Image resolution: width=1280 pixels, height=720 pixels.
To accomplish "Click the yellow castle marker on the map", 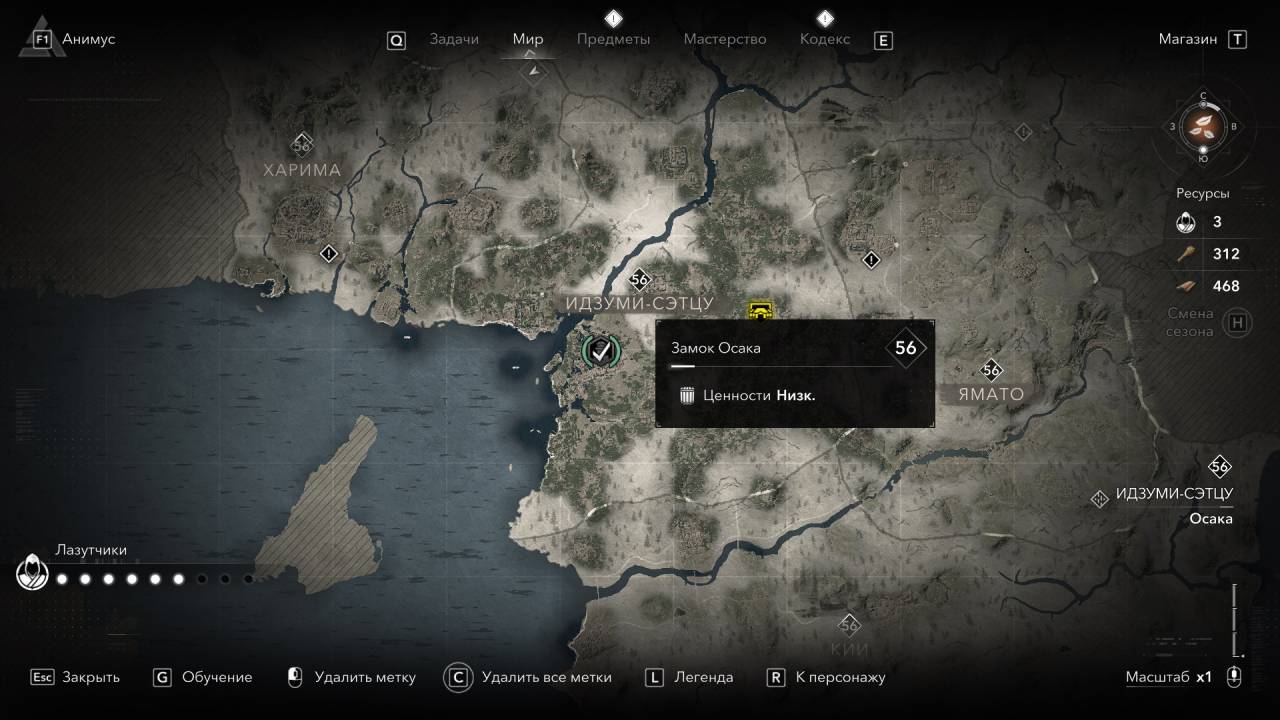I will [761, 310].
